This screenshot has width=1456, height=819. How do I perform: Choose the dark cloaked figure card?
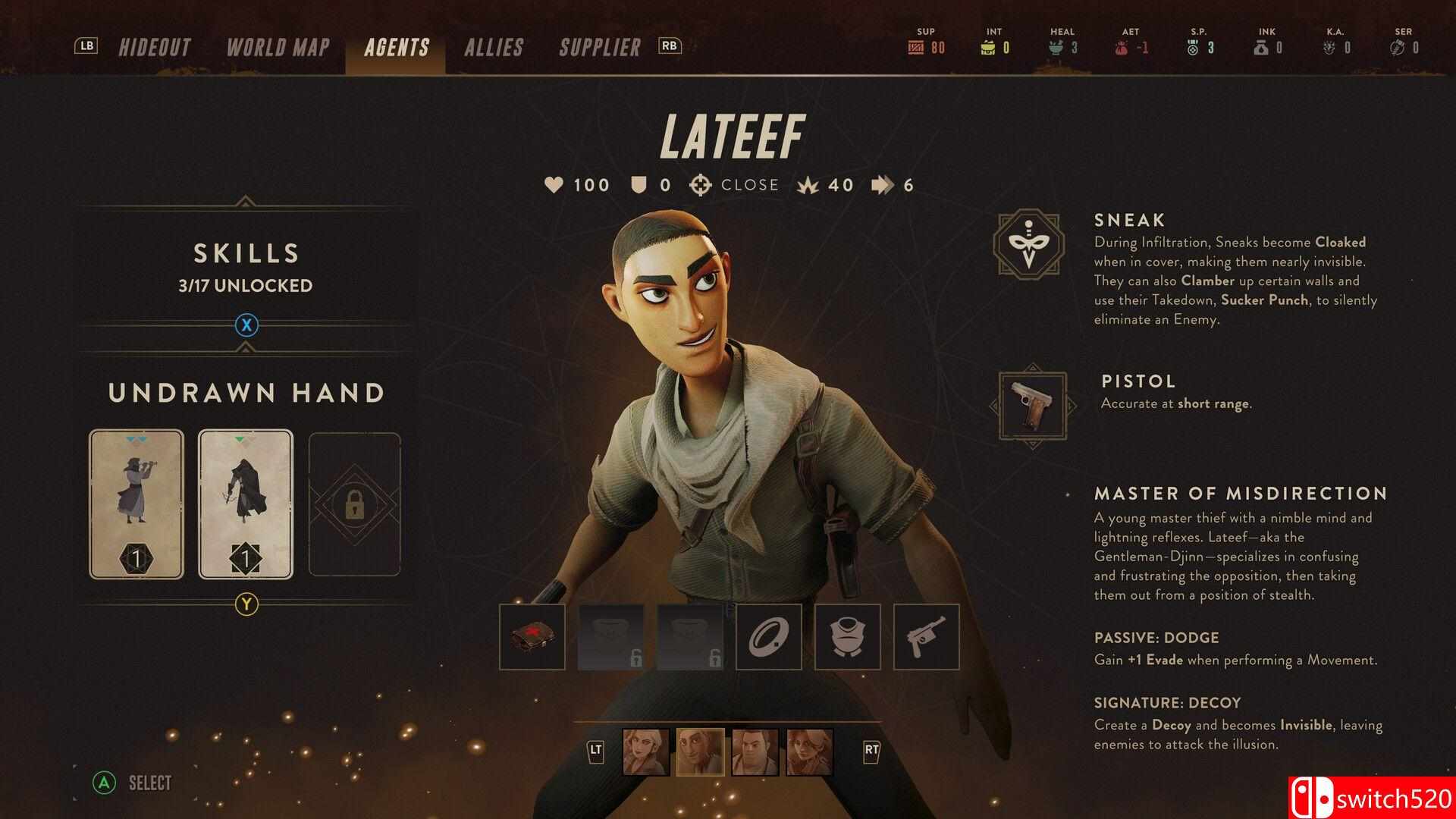(246, 504)
